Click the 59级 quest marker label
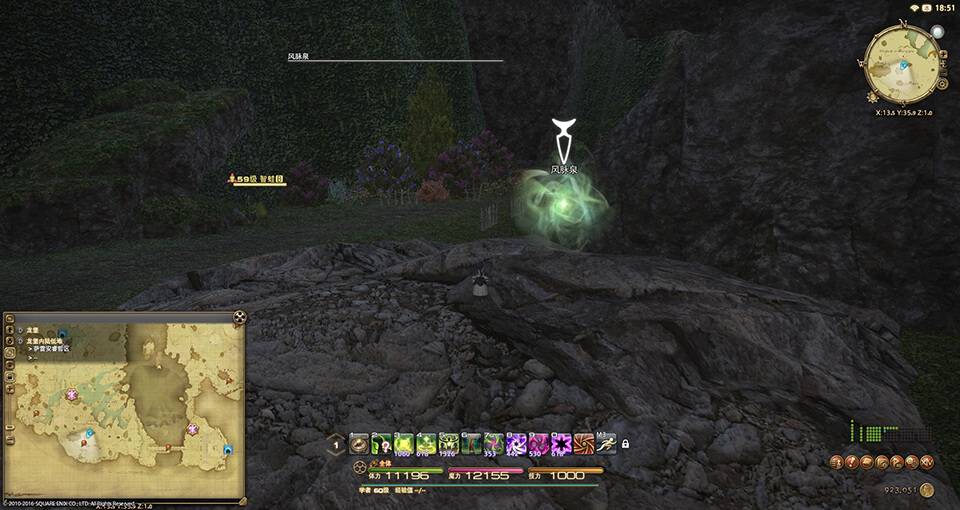 [x=260, y=179]
